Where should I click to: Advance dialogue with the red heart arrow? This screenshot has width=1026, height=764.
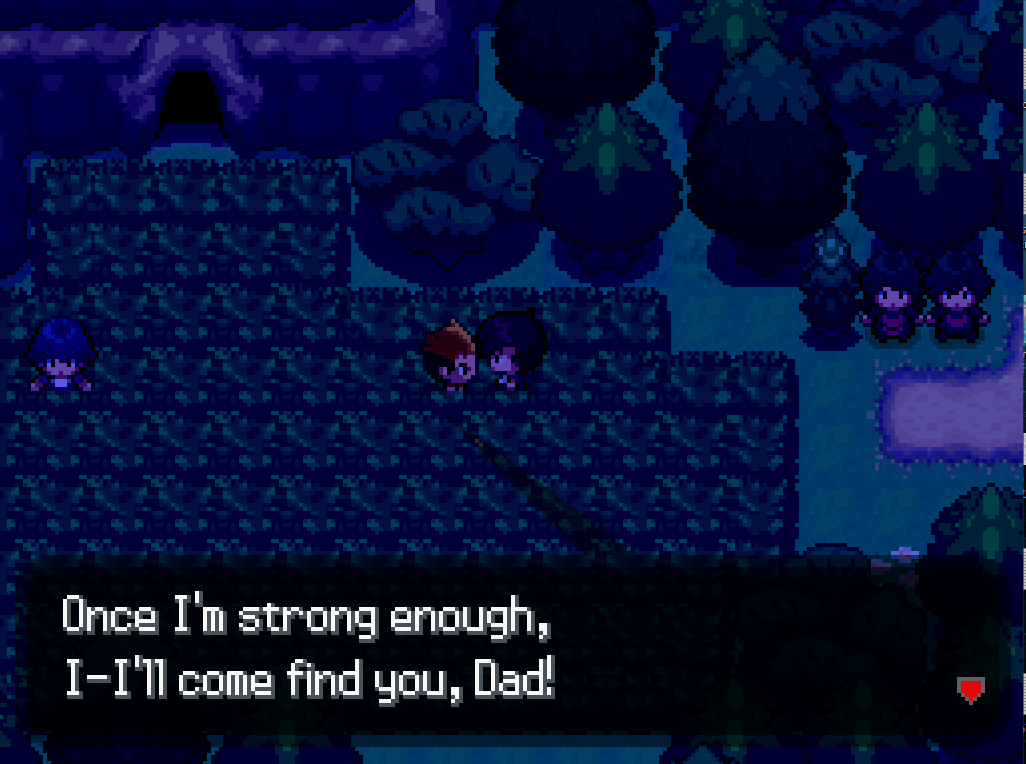(970, 689)
